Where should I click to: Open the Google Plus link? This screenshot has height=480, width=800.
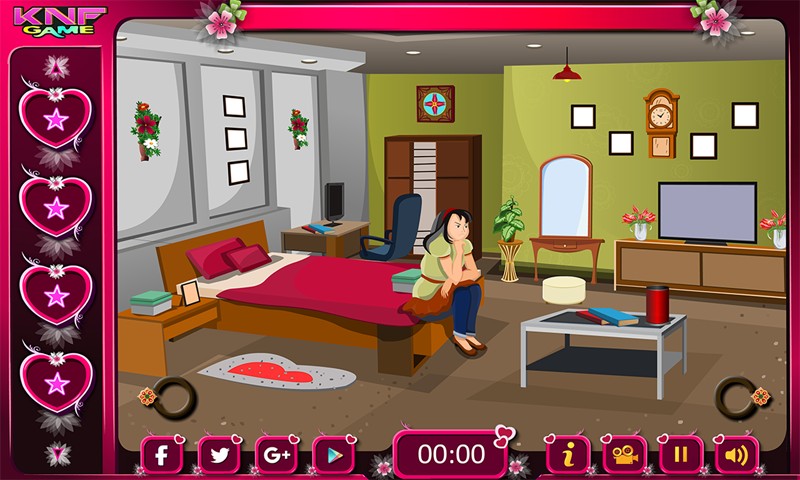click(276, 455)
